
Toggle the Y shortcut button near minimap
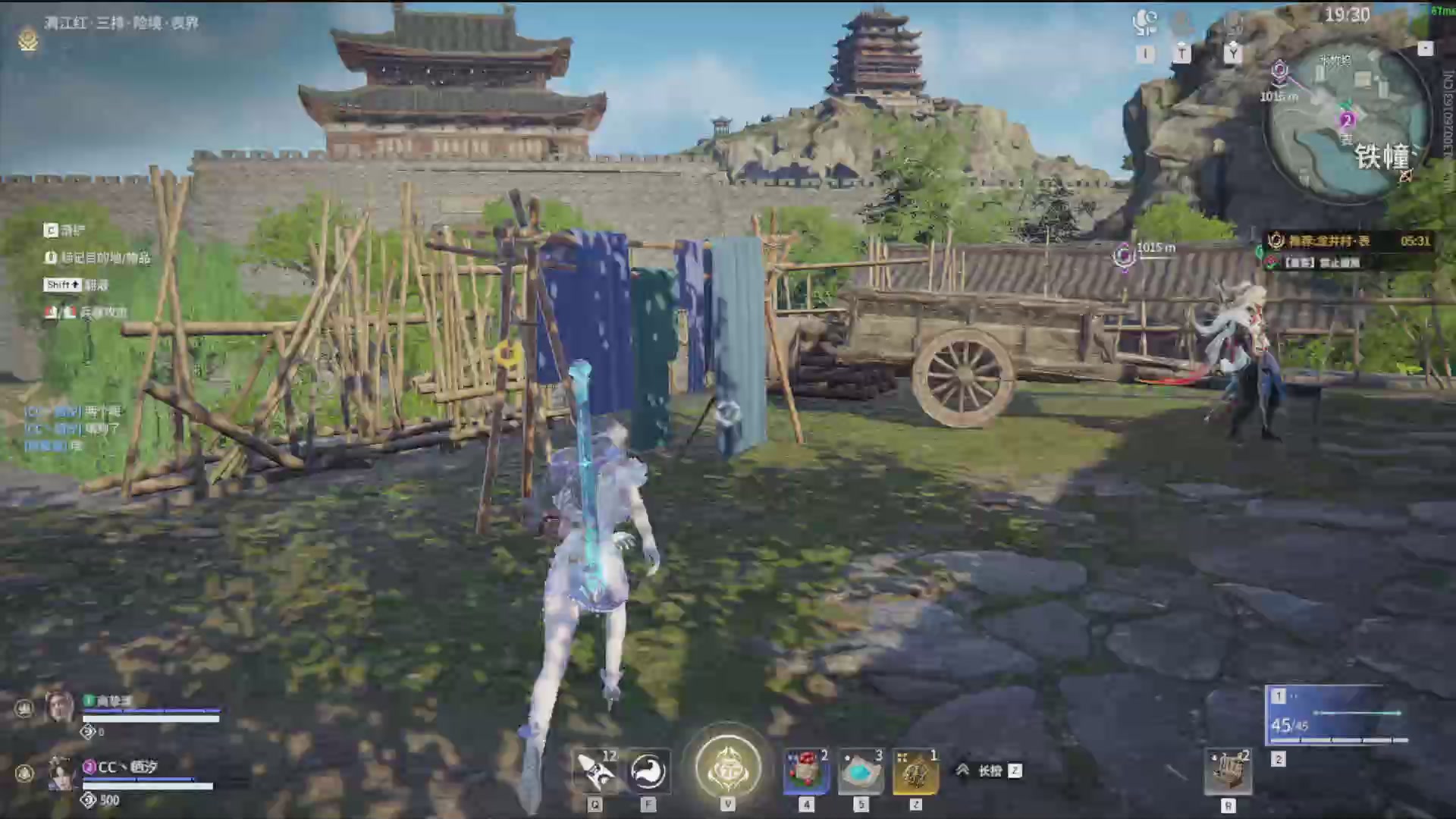tap(1234, 54)
